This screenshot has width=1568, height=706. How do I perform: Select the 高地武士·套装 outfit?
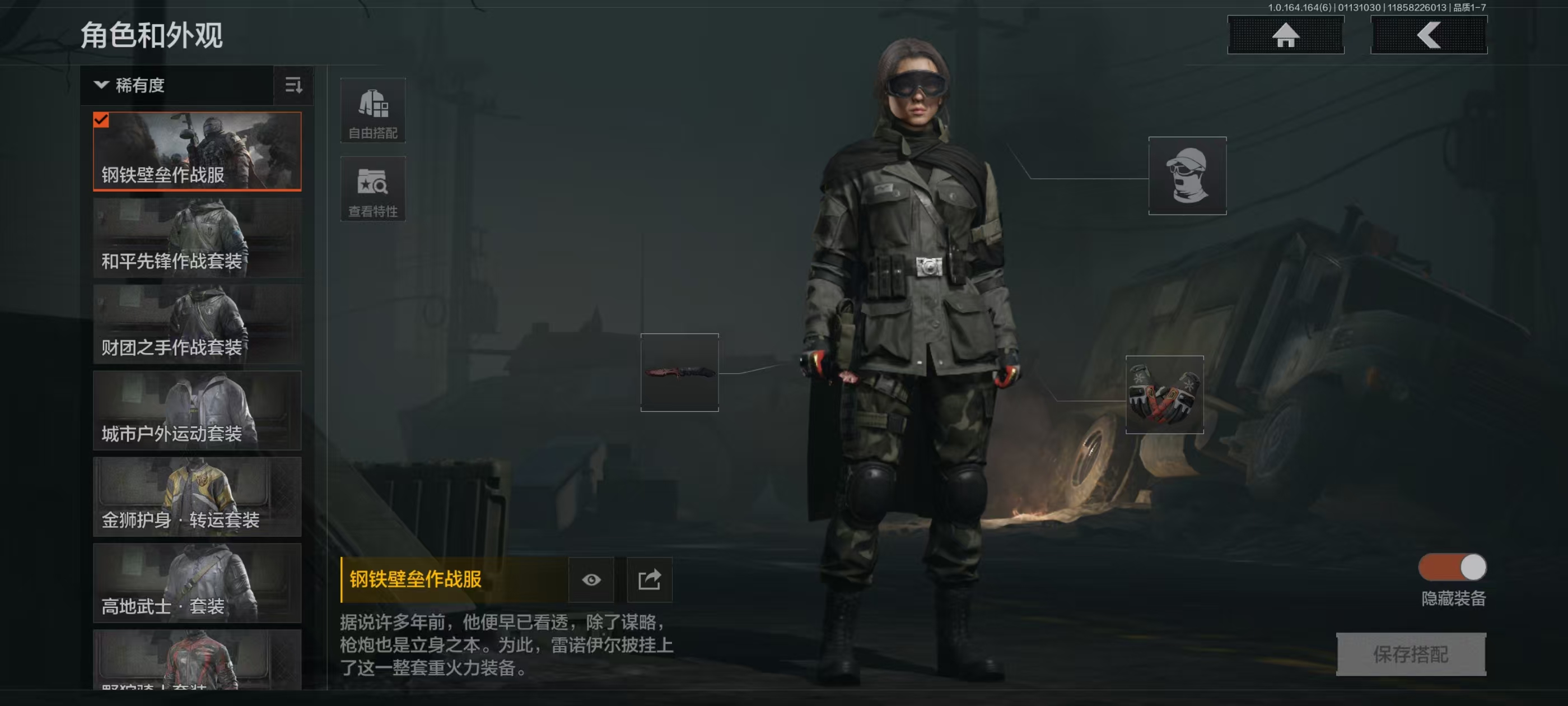pos(197,583)
